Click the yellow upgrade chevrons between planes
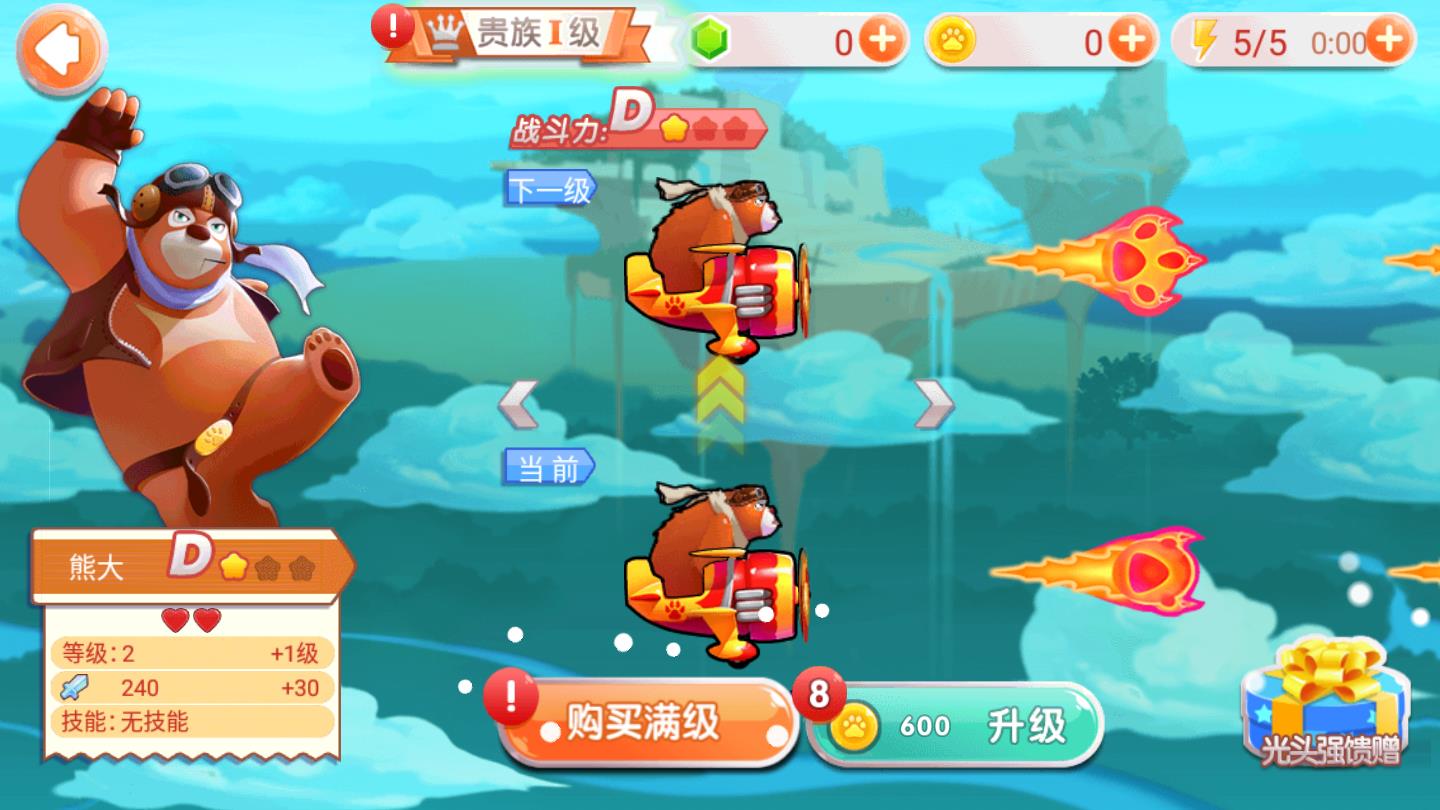Viewport: 1440px width, 810px height. 722,392
